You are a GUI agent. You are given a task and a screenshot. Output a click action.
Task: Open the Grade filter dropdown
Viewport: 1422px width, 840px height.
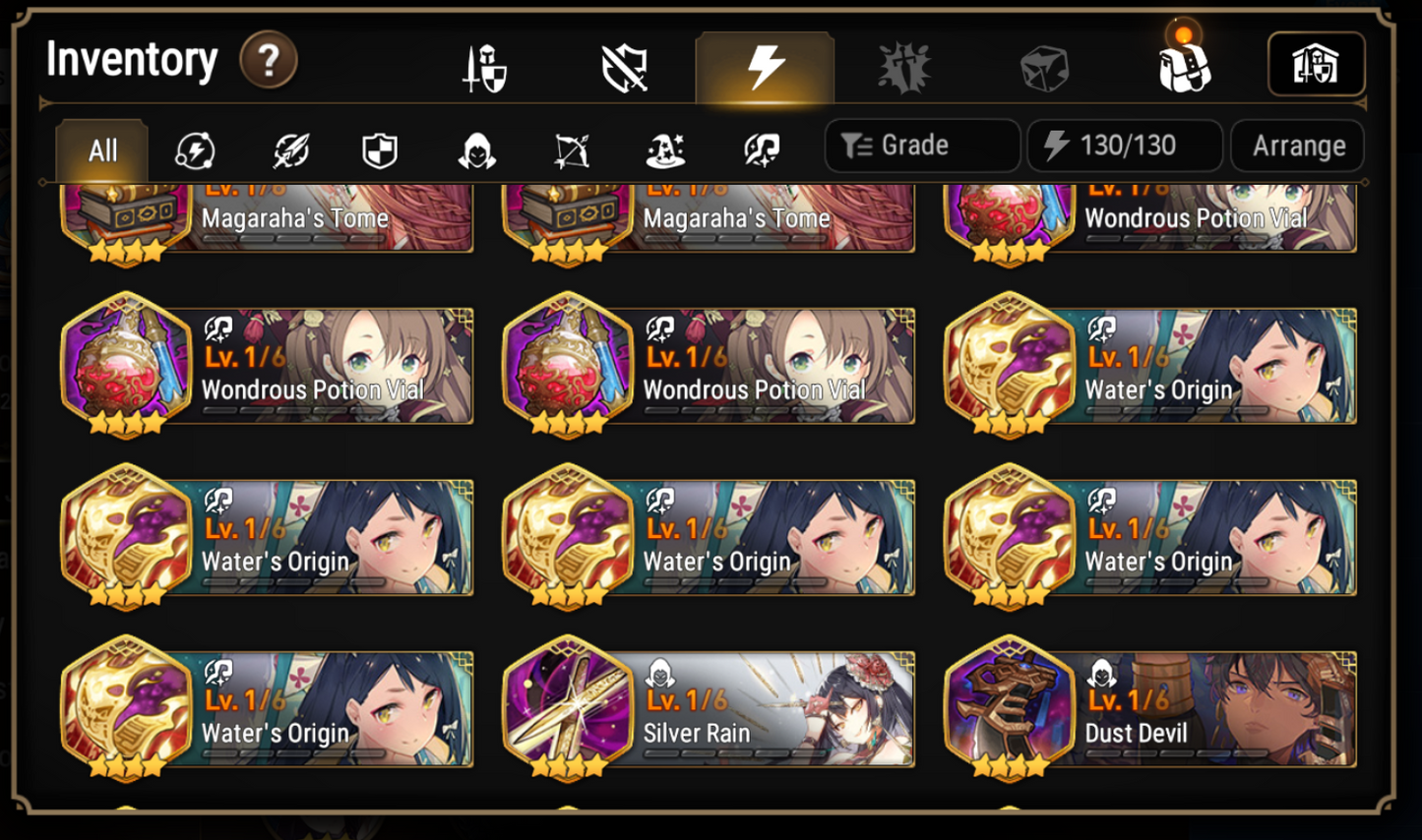[x=921, y=146]
